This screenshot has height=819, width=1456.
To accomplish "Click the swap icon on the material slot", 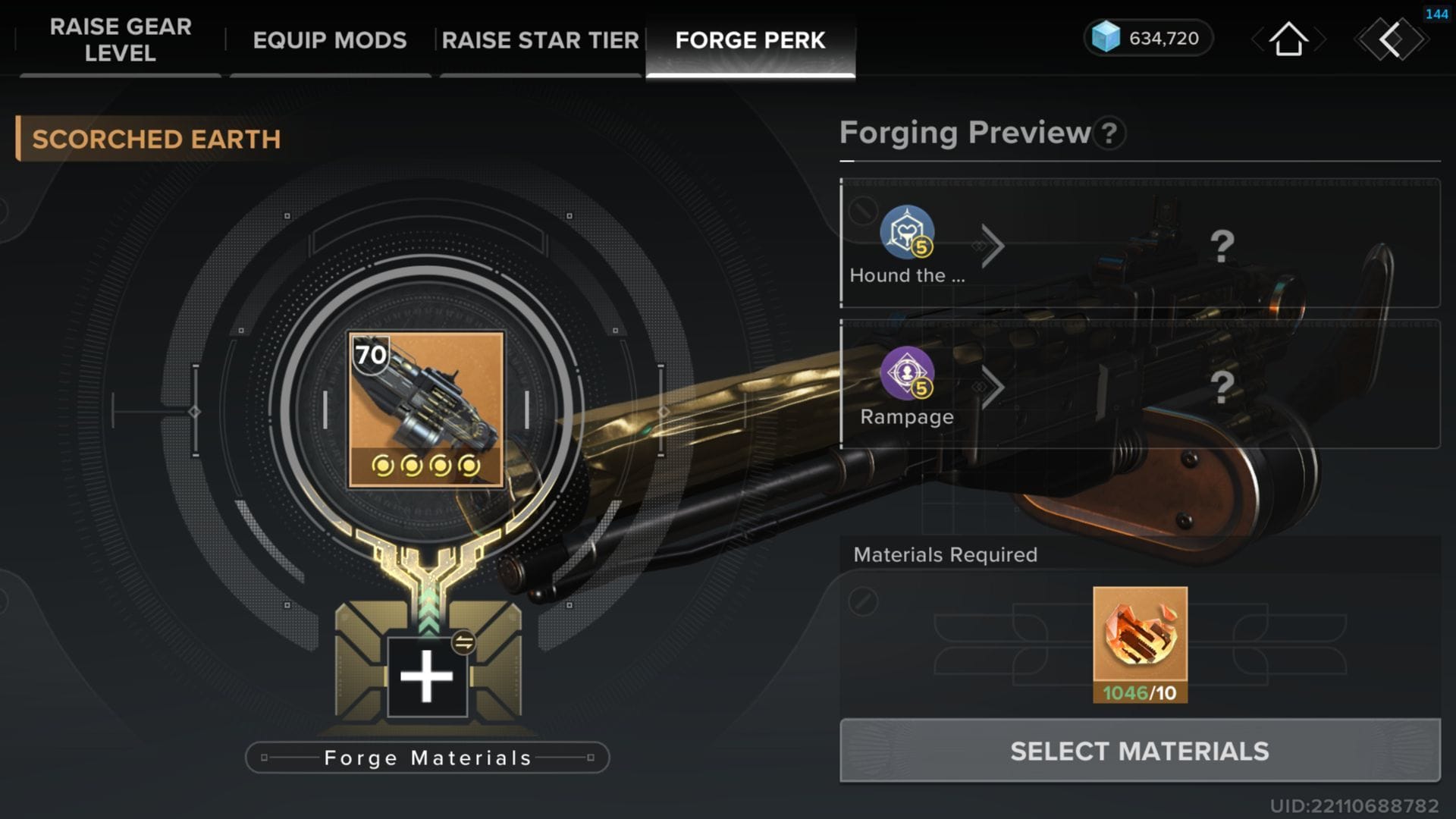I will (x=463, y=642).
